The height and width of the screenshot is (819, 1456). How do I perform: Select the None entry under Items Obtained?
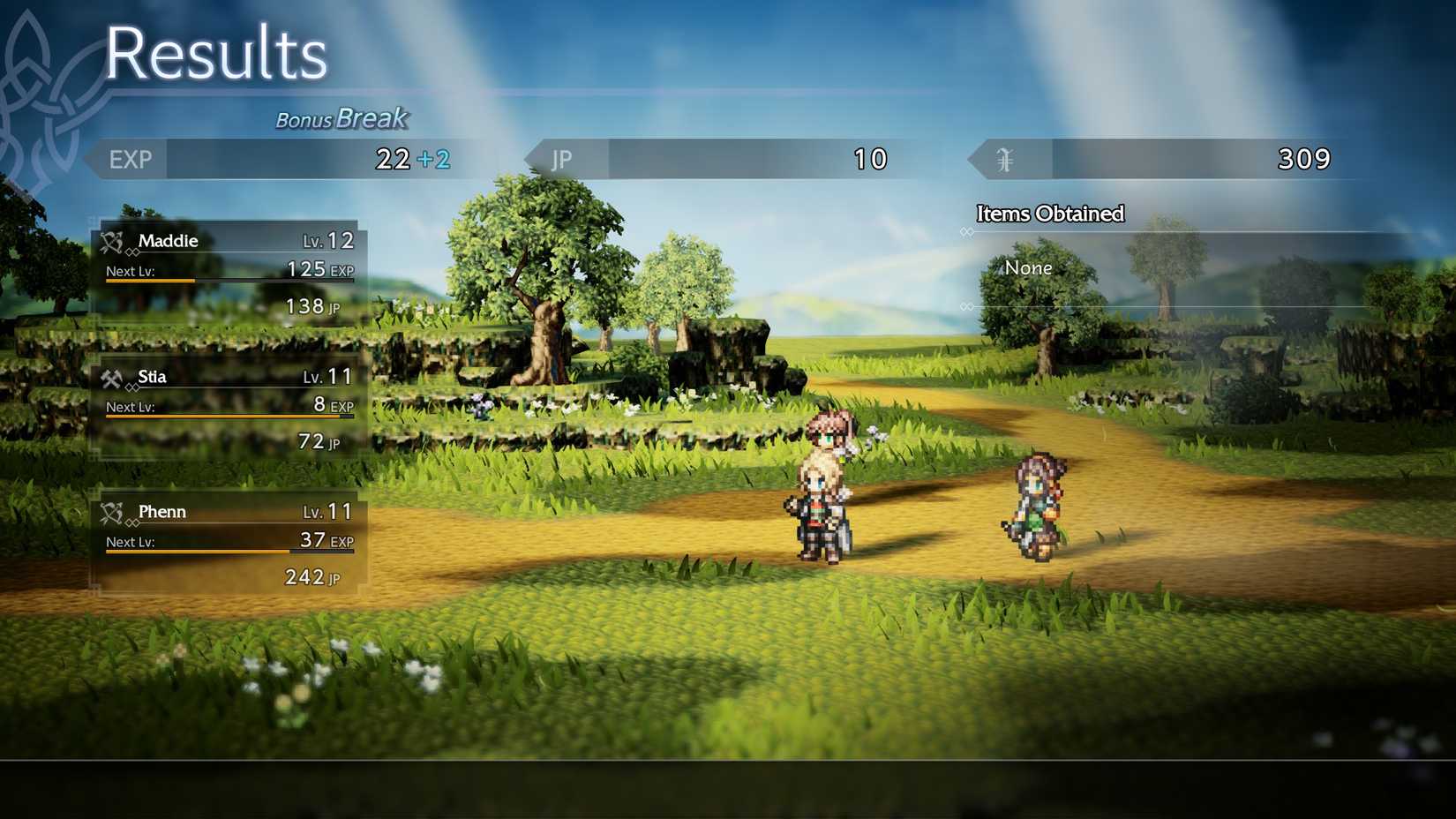(1028, 267)
